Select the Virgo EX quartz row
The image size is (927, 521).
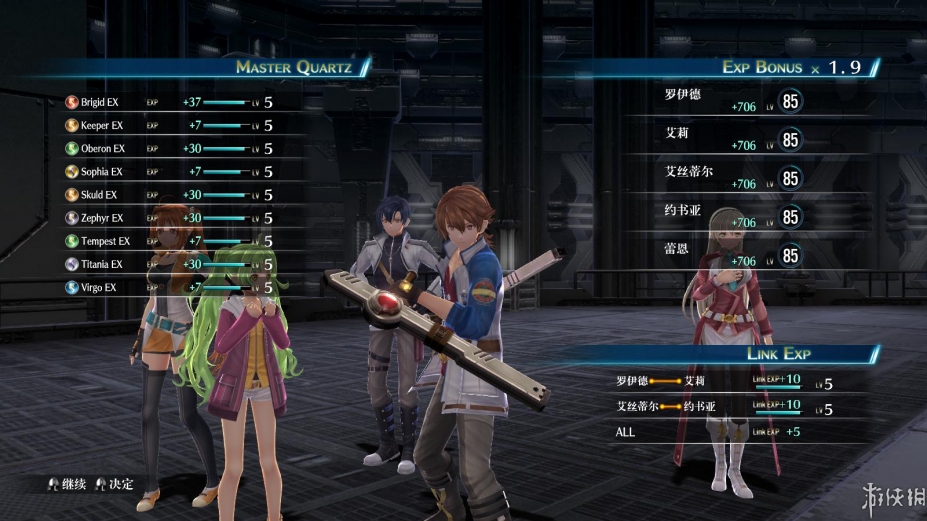[98, 288]
